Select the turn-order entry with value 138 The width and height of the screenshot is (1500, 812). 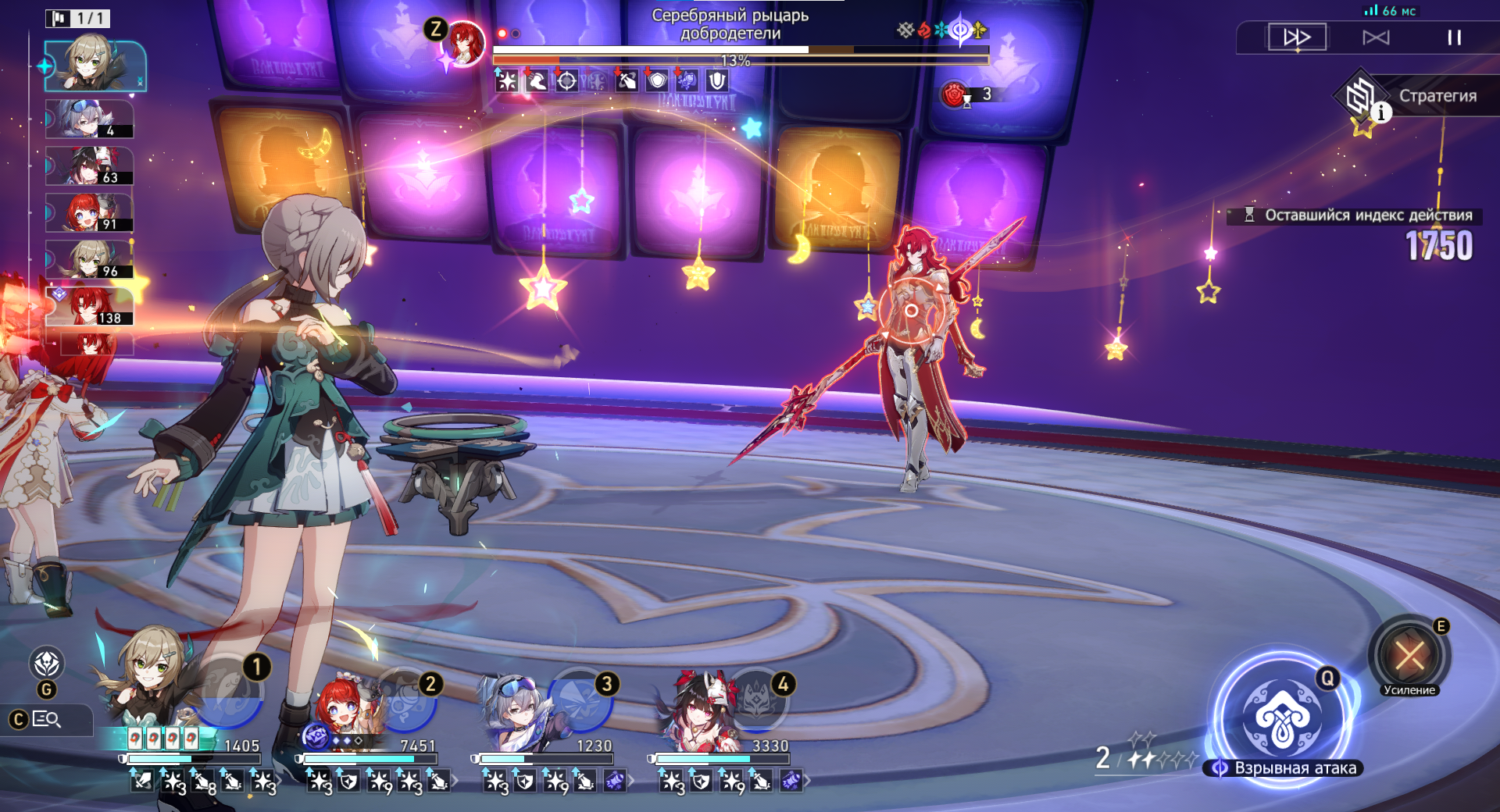tap(89, 306)
